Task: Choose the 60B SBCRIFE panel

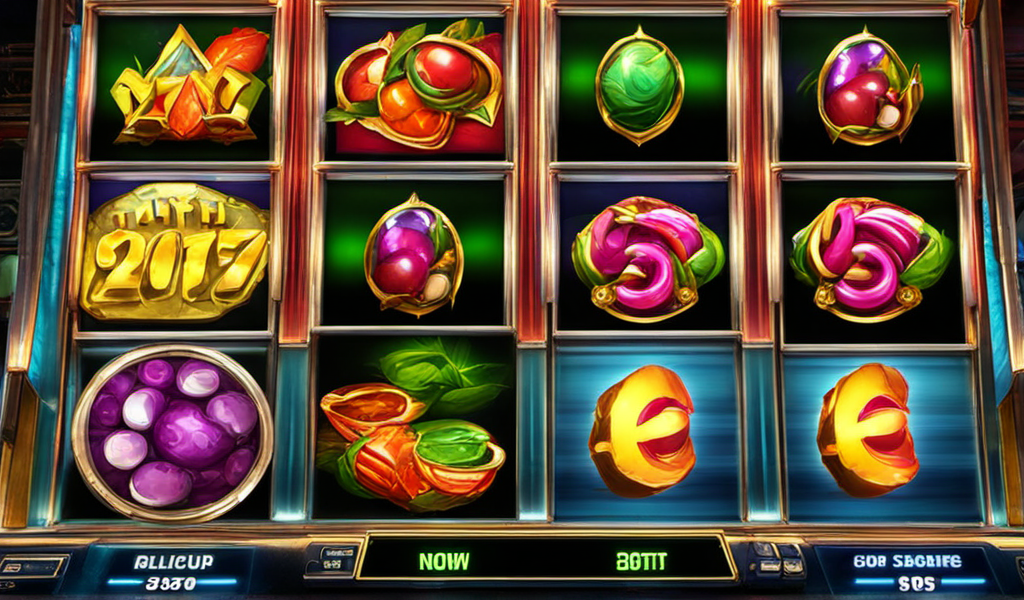Action: (x=907, y=570)
